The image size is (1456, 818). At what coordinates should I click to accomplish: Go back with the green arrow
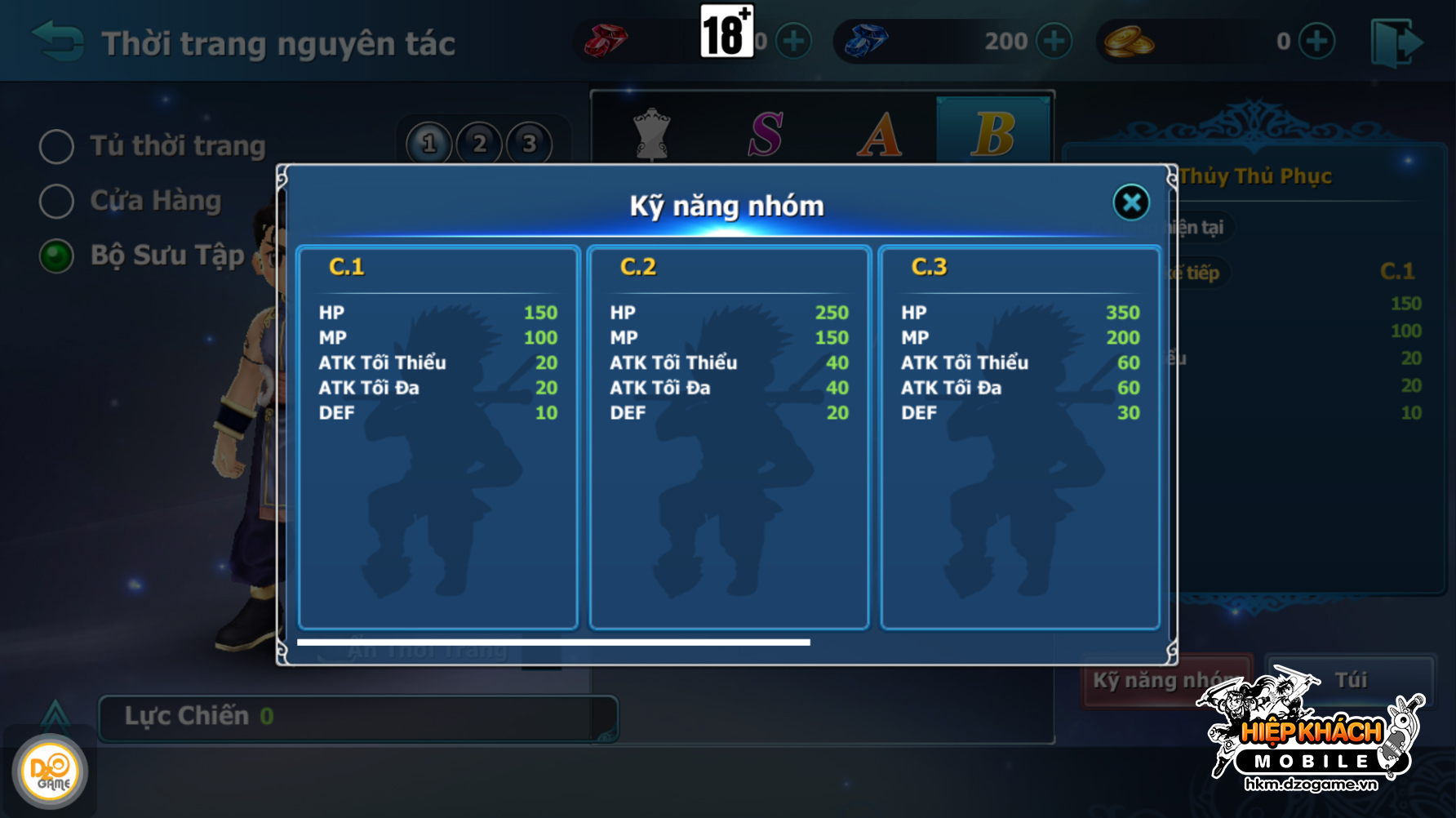point(57,41)
